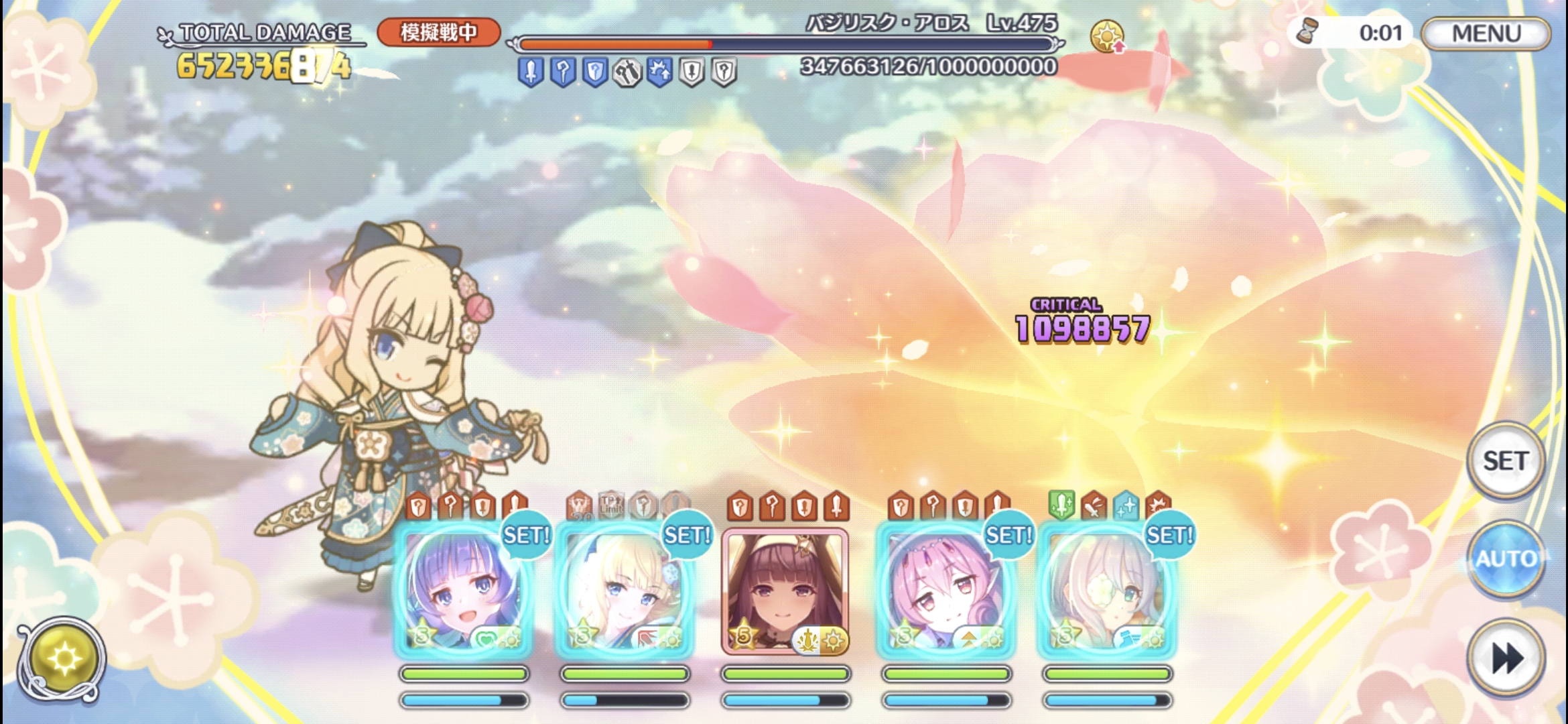The image size is (1568, 724).
Task: Toggle AUTO battle mode
Action: pos(1505,558)
